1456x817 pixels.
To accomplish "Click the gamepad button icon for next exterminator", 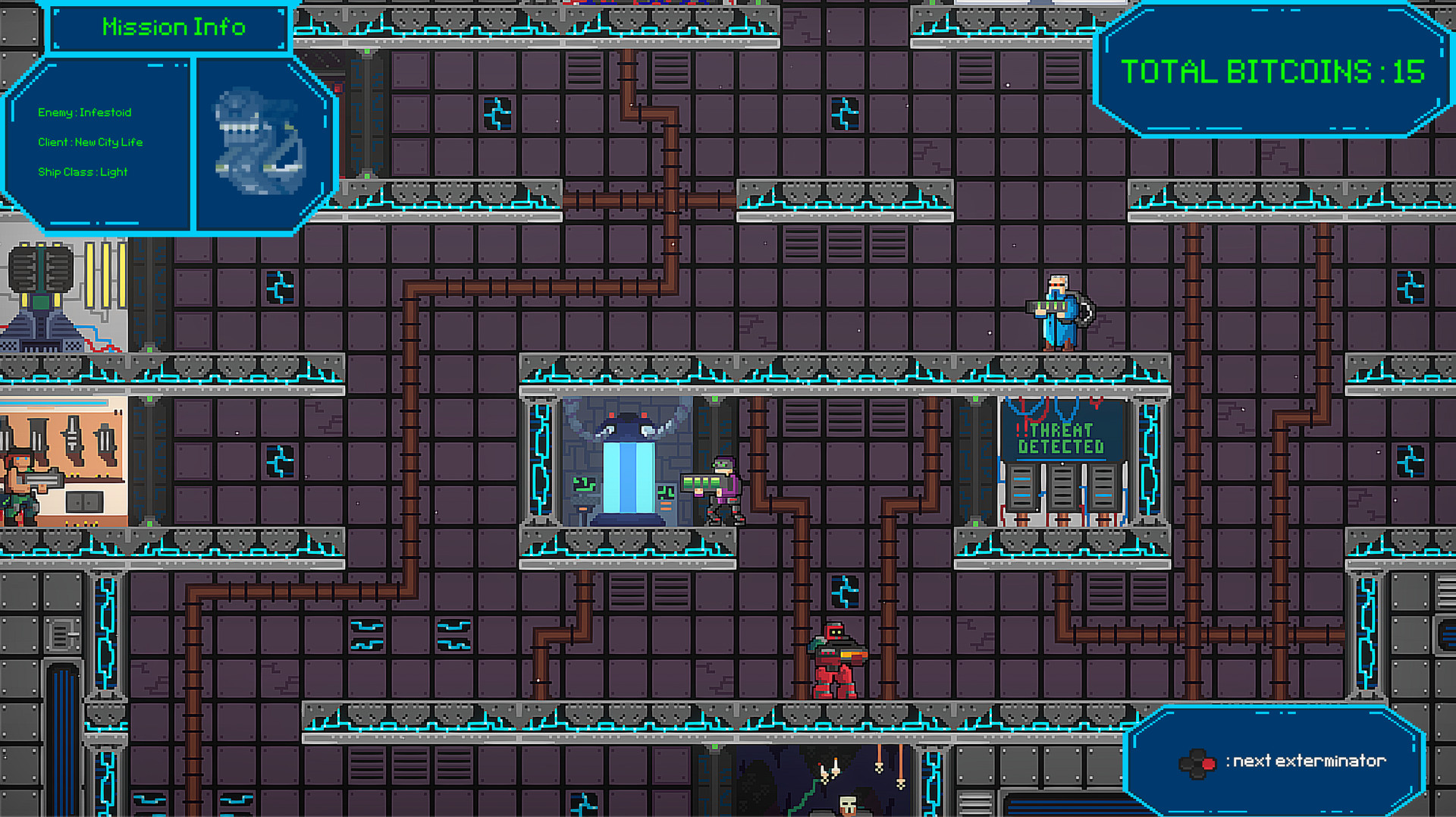I will click(x=1197, y=762).
